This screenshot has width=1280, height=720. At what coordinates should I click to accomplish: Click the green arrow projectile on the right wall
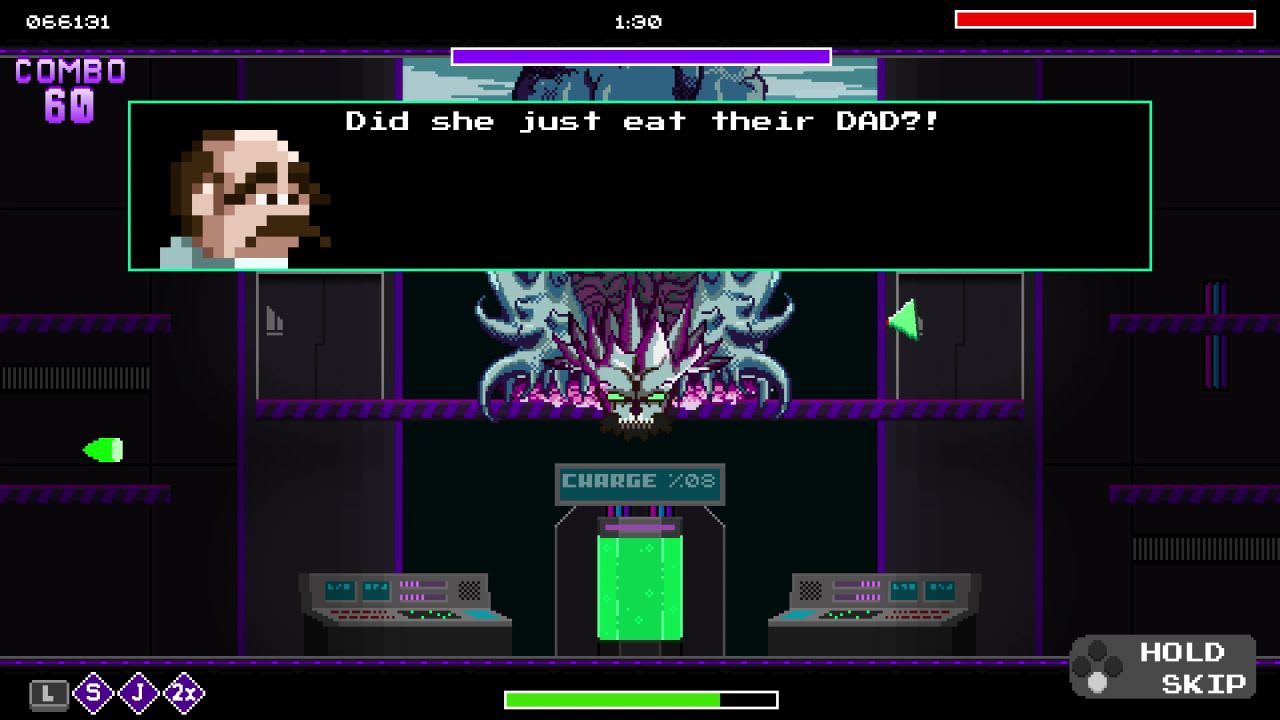(906, 321)
